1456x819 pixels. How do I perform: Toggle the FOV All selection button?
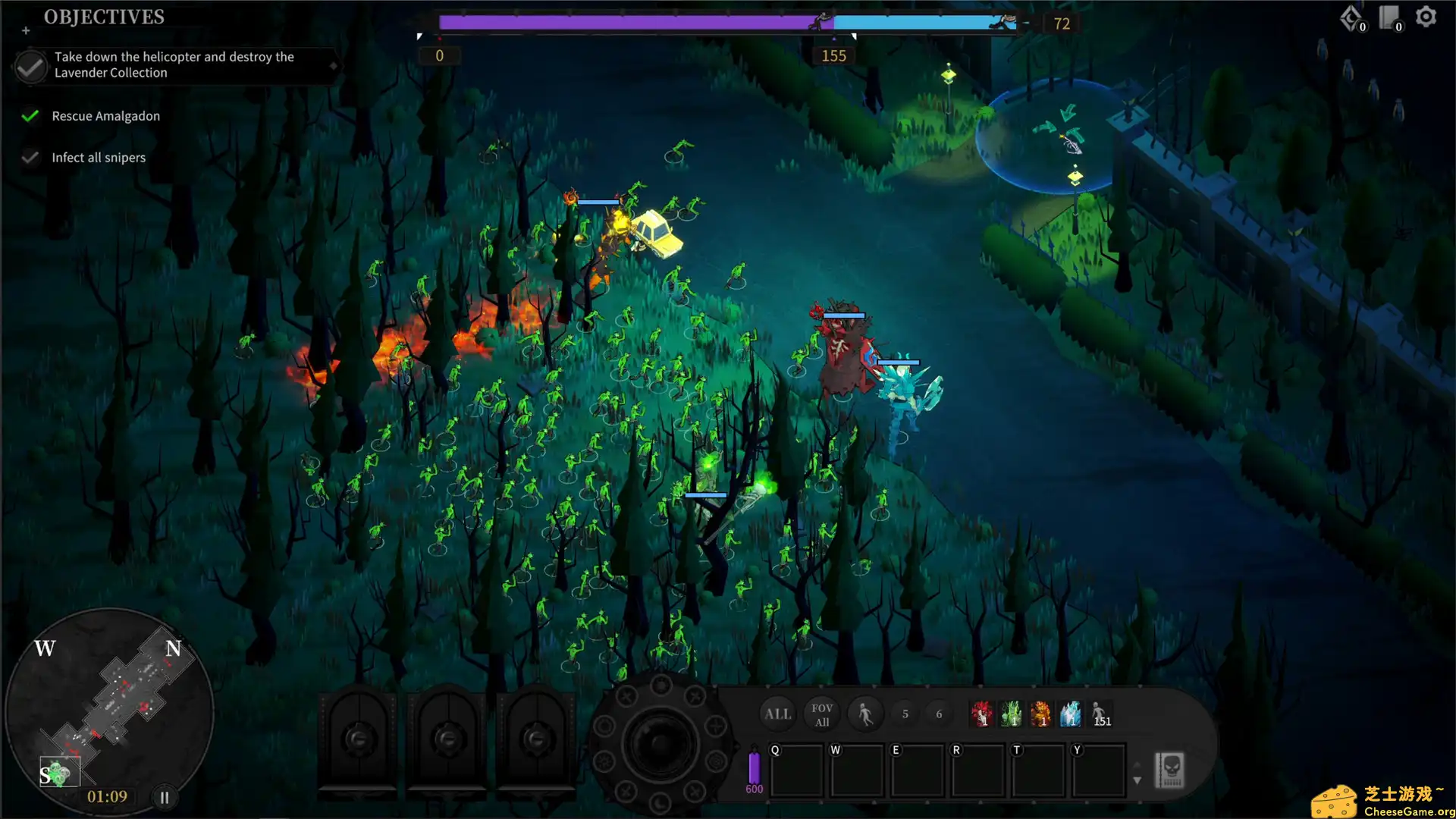pyautogui.click(x=821, y=714)
